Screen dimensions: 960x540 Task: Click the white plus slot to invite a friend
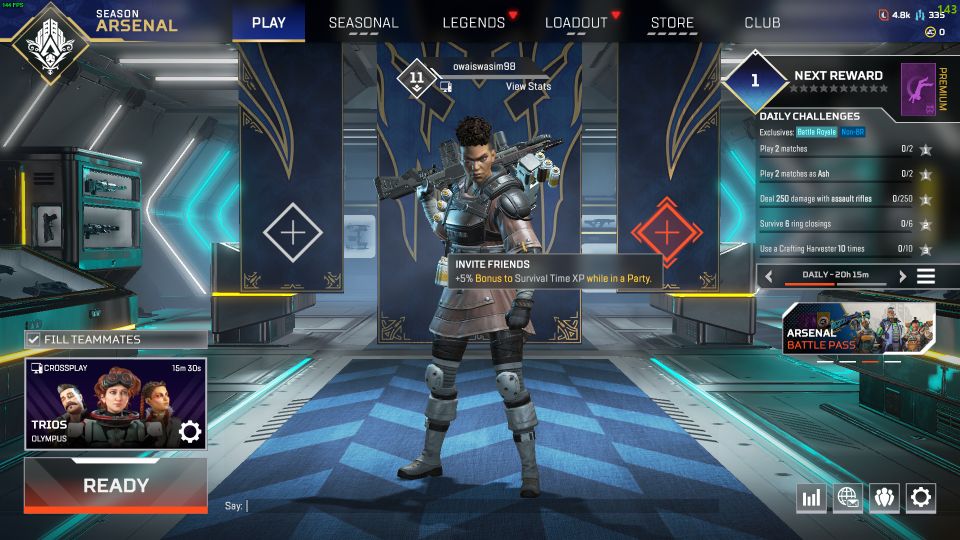292,233
